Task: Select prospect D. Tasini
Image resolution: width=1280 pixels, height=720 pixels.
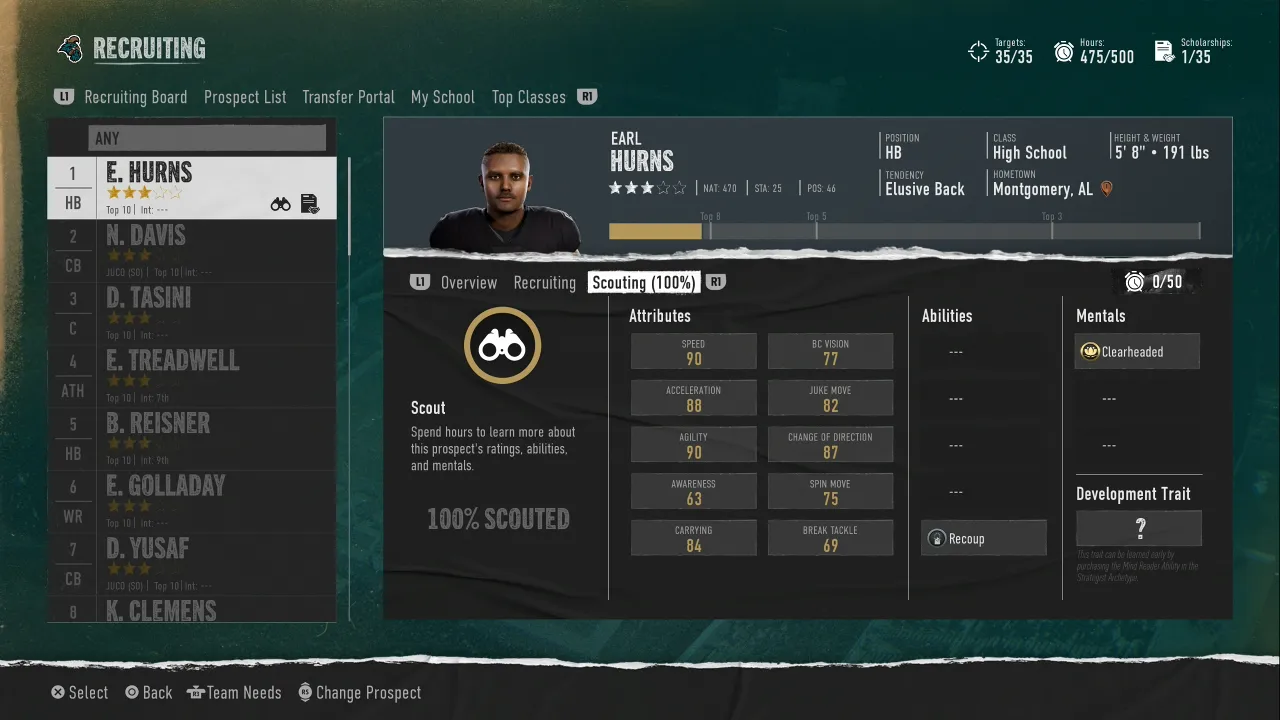Action: [192, 313]
